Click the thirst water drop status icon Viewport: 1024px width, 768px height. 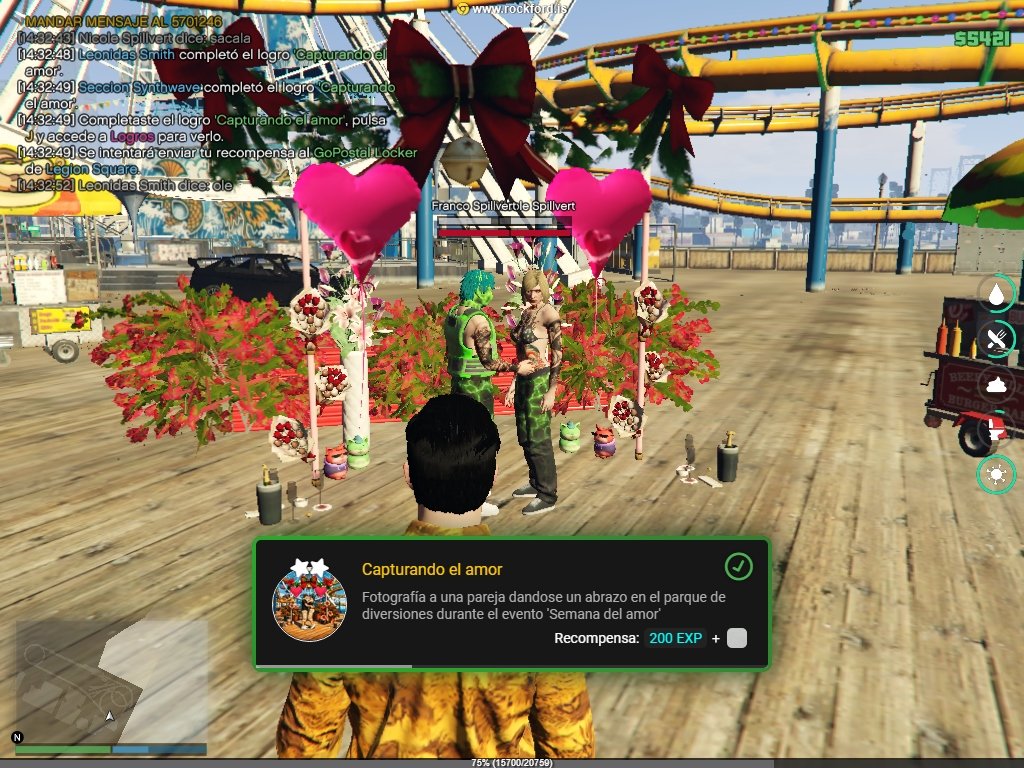996,293
